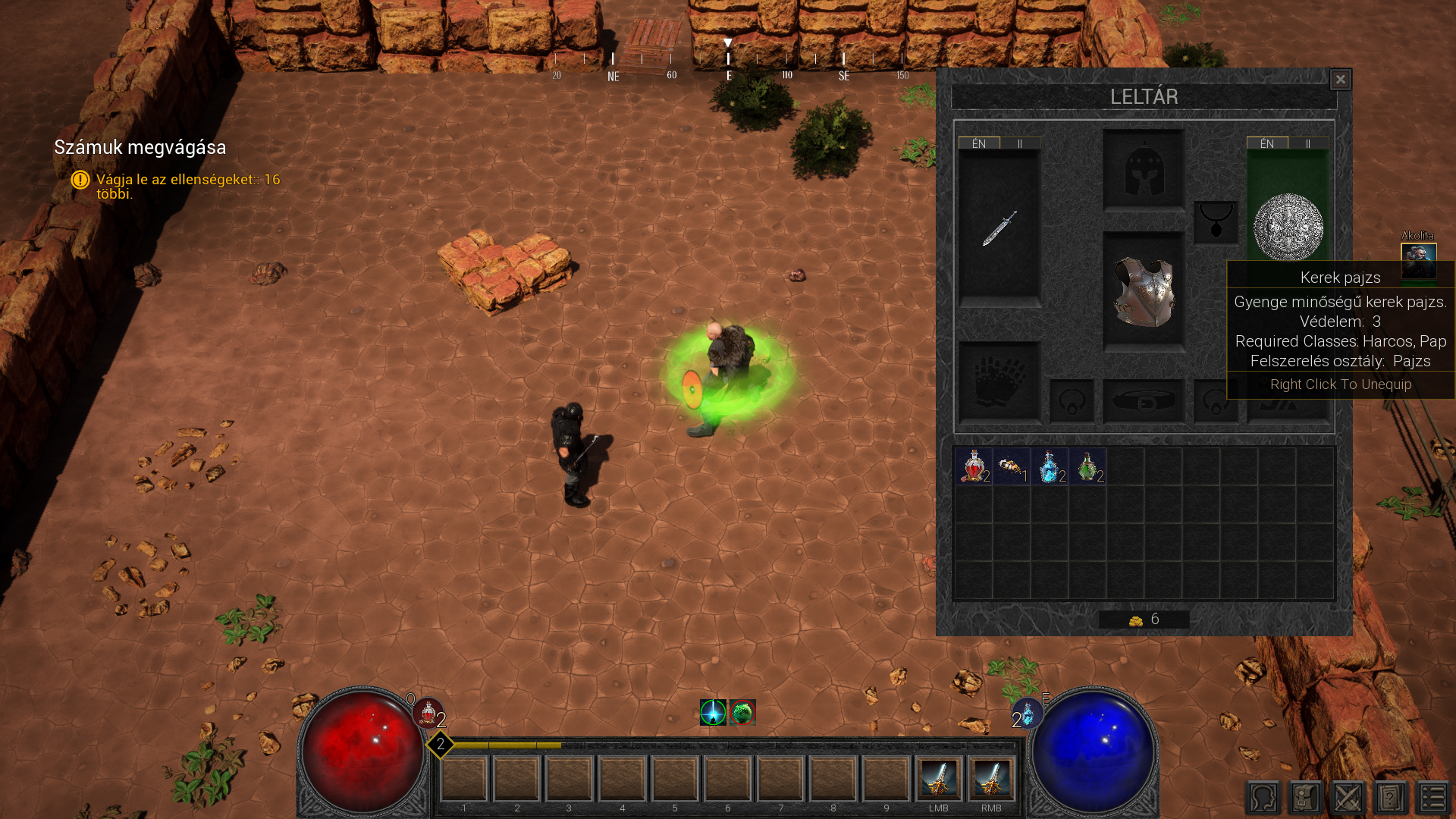Image resolution: width=1456 pixels, height=819 pixels.
Task: Switch to set II above the shield slot
Action: click(x=1308, y=143)
